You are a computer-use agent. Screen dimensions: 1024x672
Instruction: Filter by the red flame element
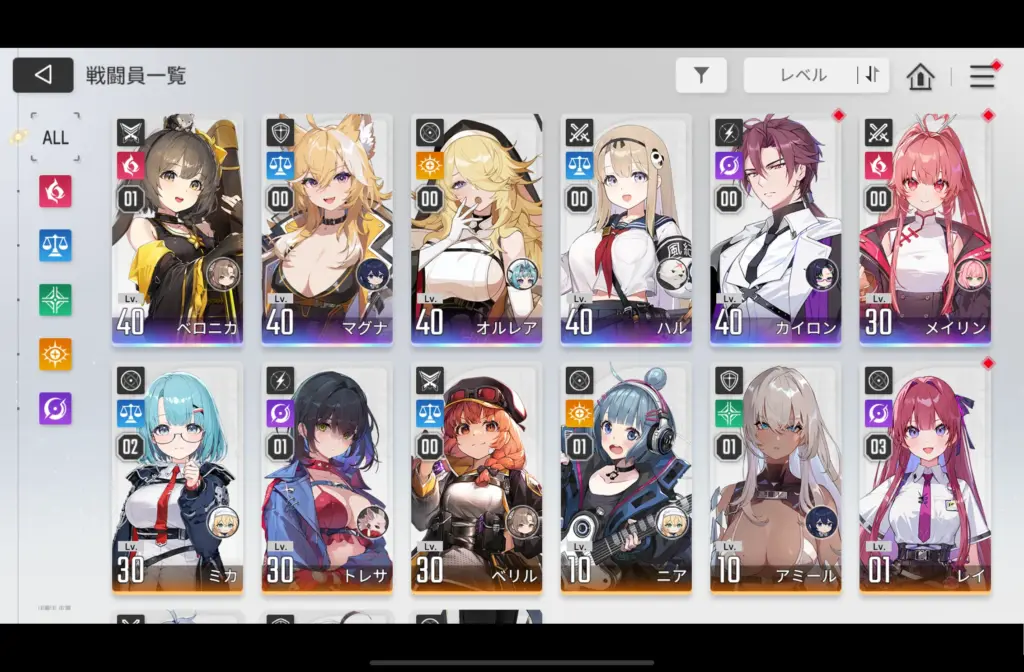coord(55,190)
